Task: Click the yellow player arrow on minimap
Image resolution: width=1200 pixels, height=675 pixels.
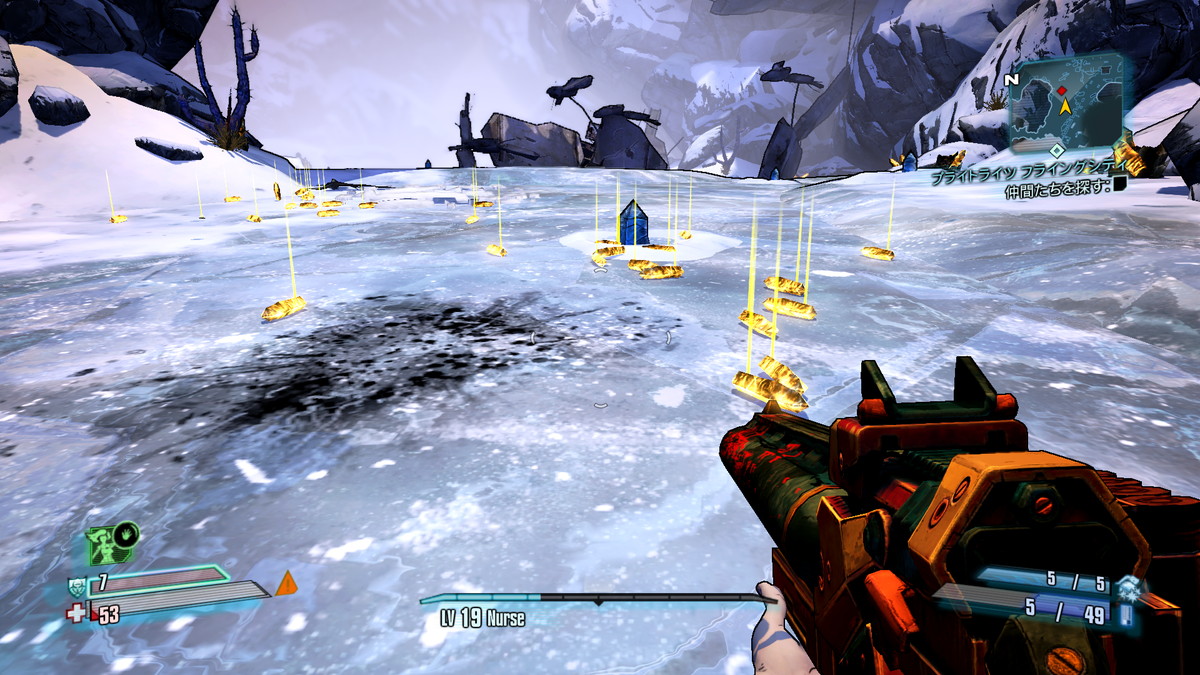Action: point(1066,105)
